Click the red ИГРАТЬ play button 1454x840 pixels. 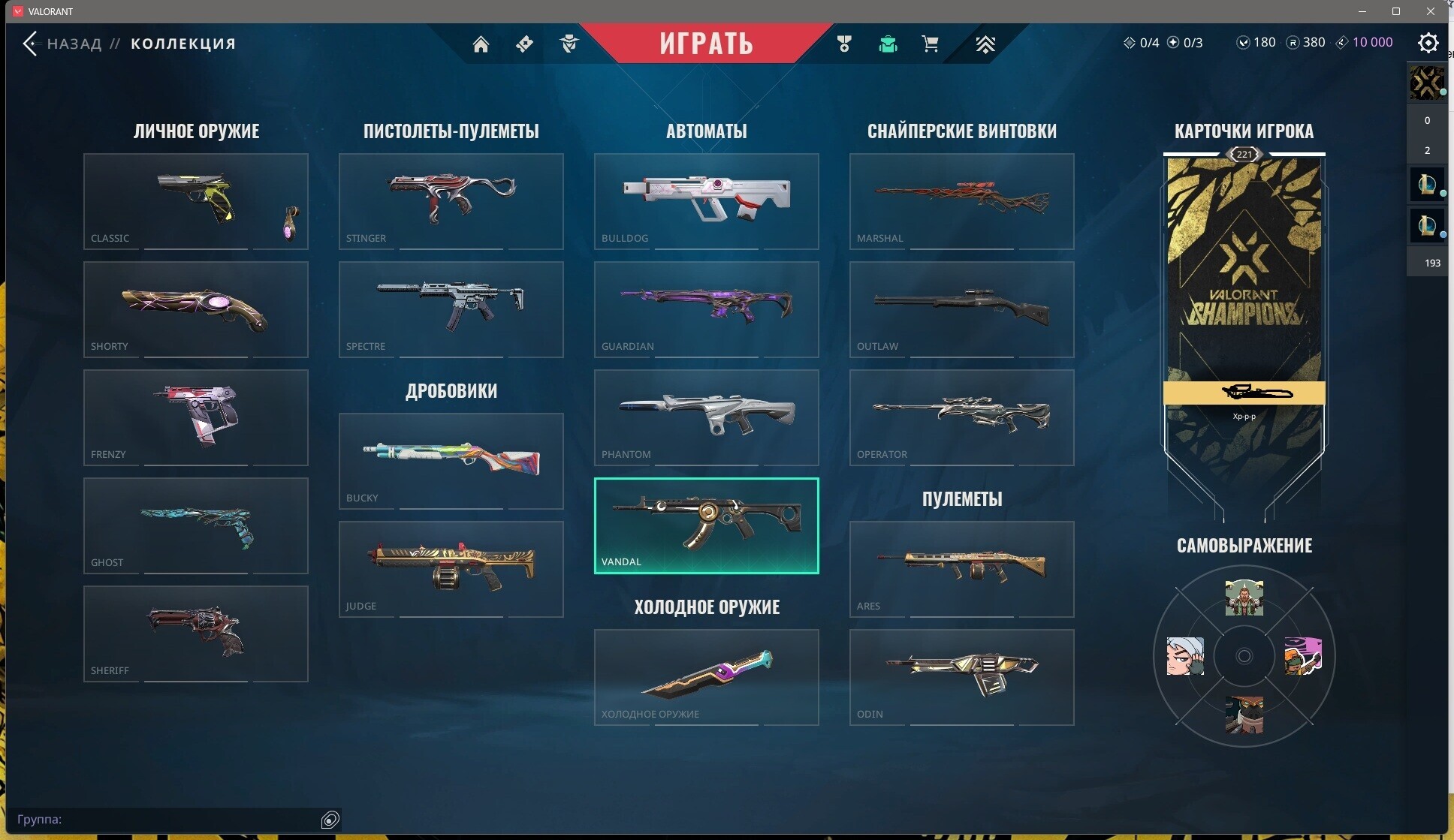coord(706,43)
